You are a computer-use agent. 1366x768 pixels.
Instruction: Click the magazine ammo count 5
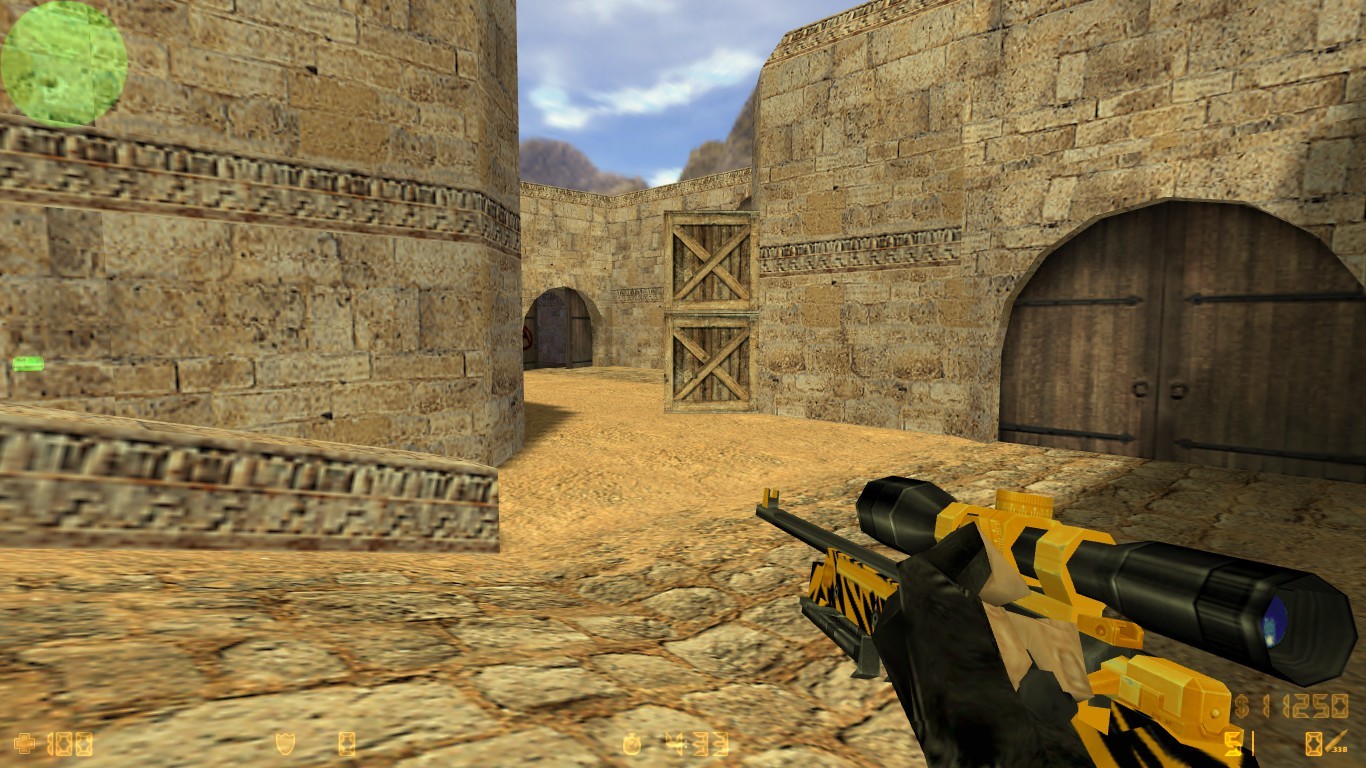(x=1233, y=744)
